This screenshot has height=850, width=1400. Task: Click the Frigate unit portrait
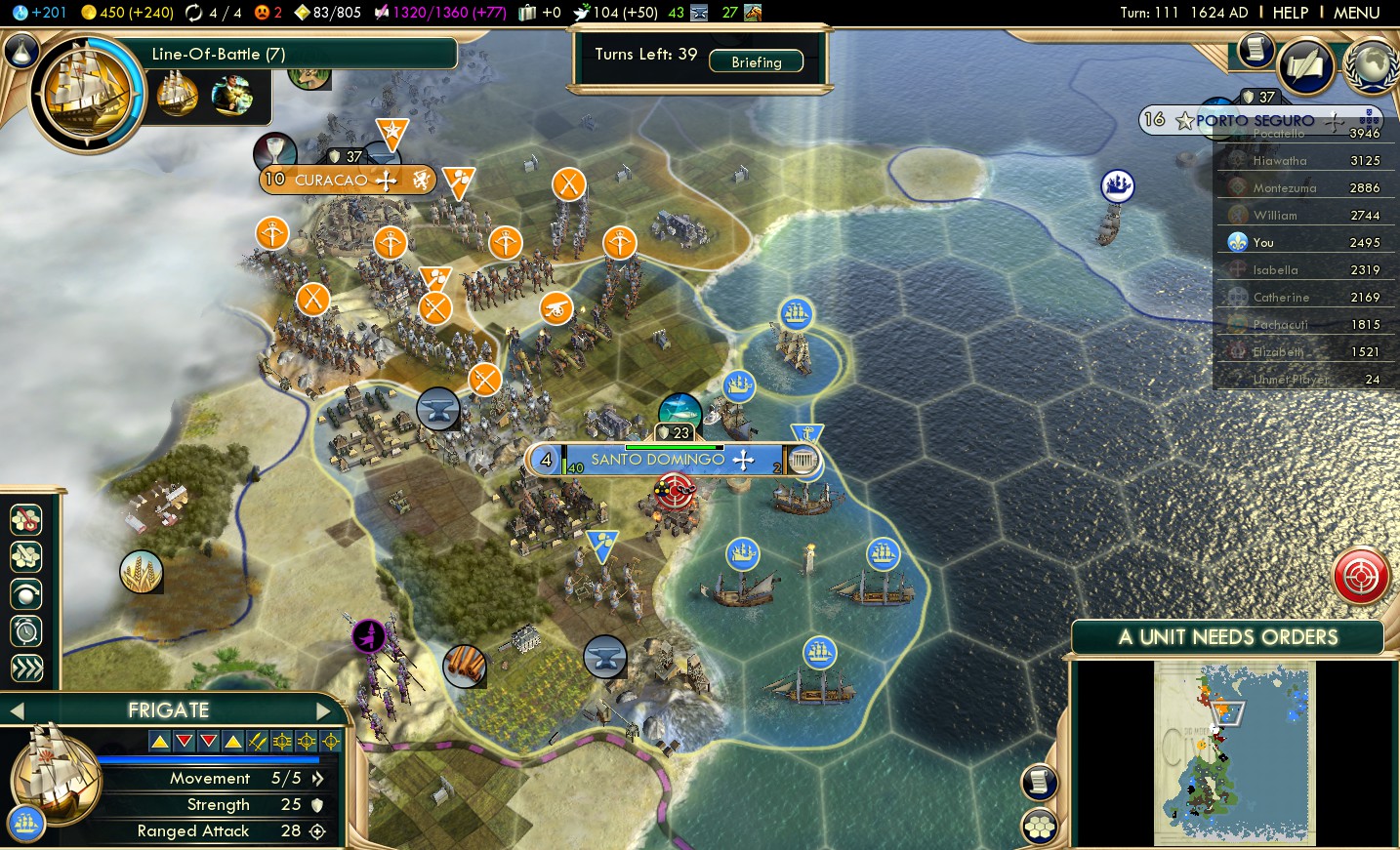(x=54, y=773)
